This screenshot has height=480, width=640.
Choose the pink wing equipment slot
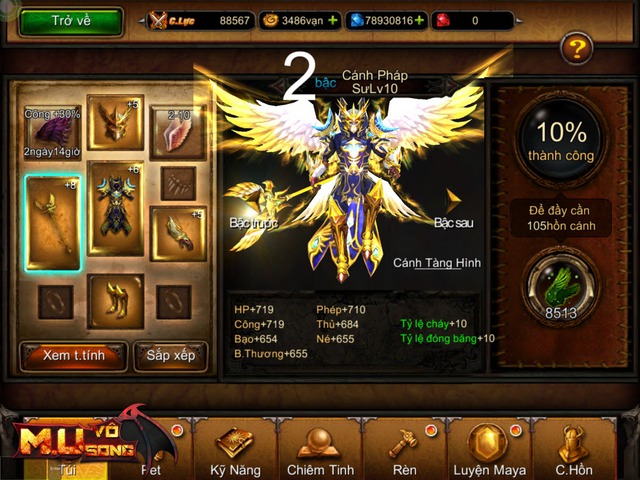pos(178,133)
